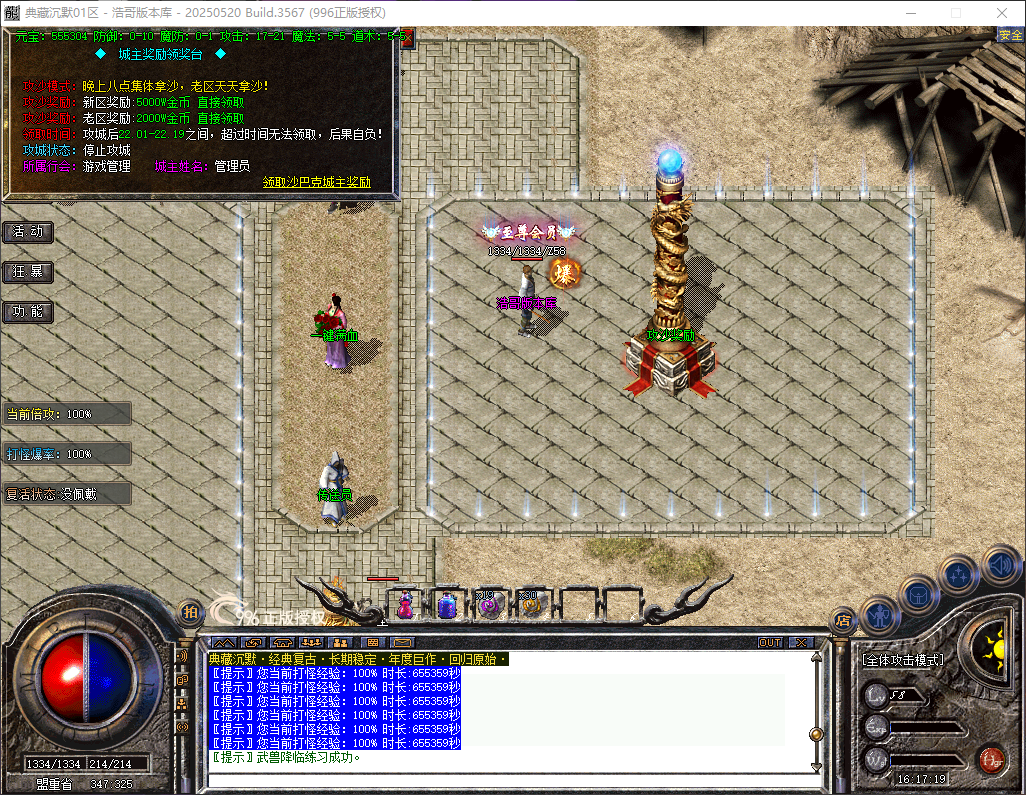Open the 功能 functions menu
Image resolution: width=1026 pixels, height=795 pixels.
point(28,312)
